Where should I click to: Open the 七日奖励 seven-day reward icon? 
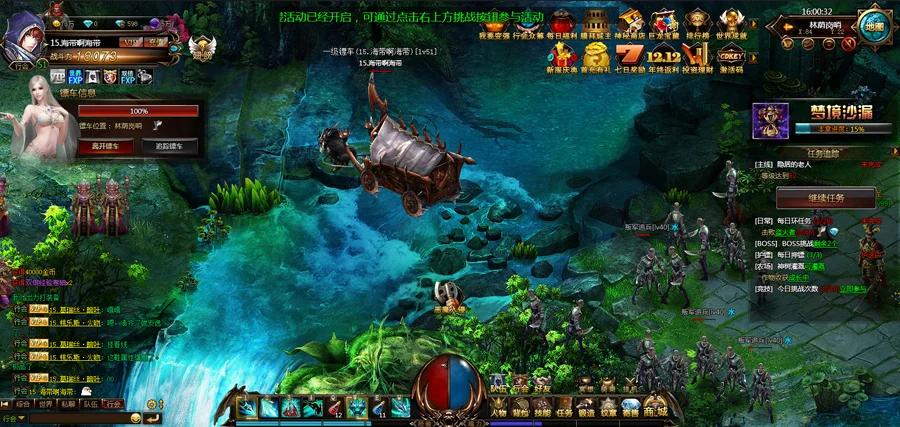click(x=629, y=57)
